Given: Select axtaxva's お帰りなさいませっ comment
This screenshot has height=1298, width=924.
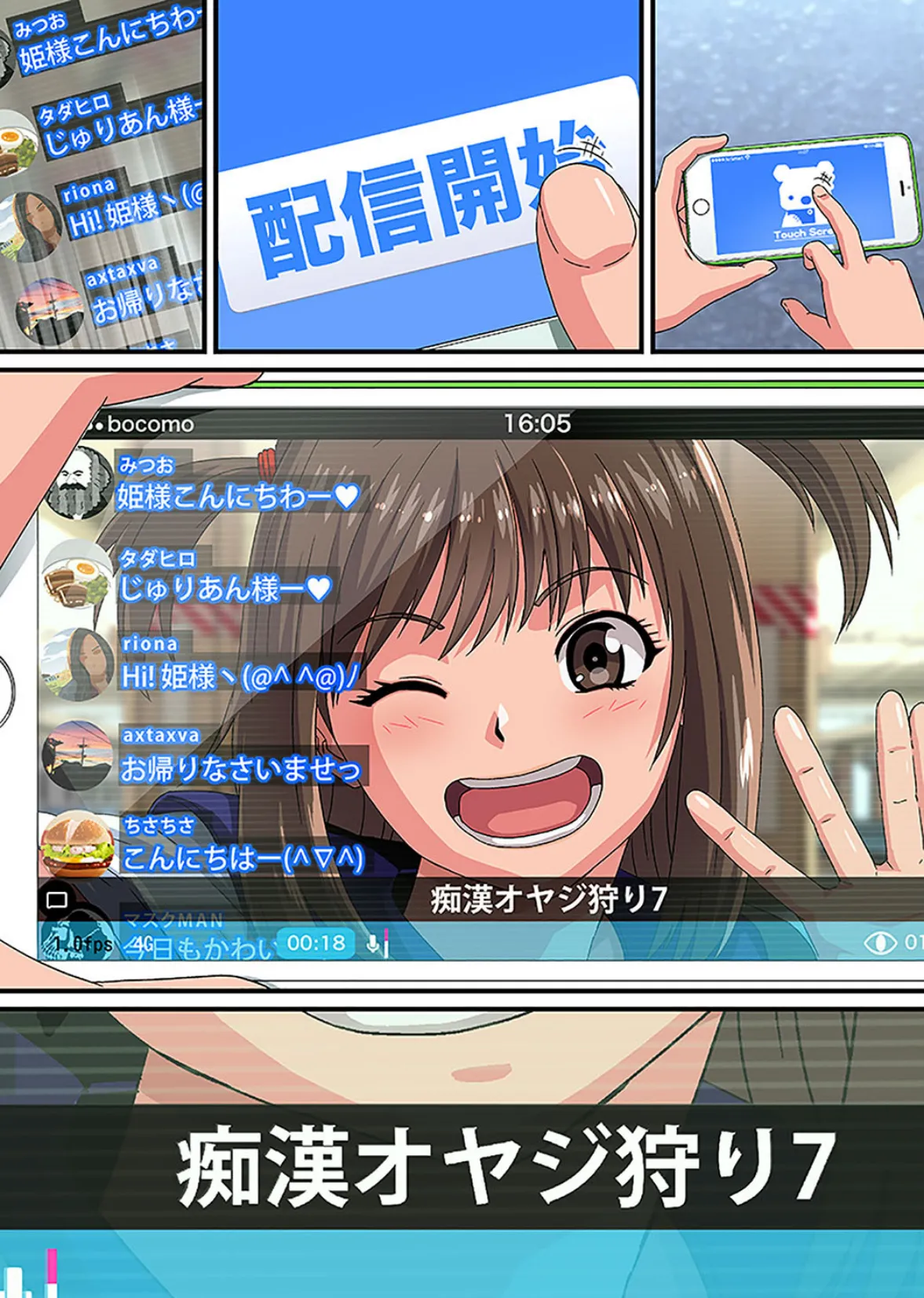Looking at the screenshot, I should tap(241, 768).
